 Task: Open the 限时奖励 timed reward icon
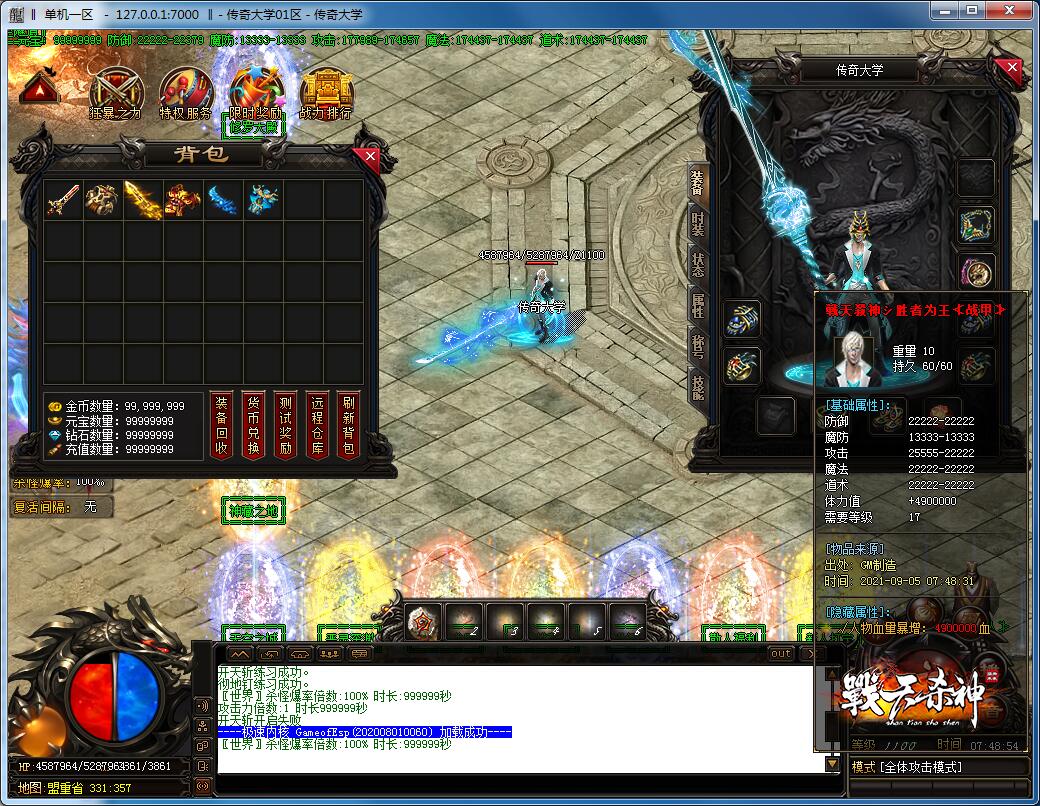tap(255, 91)
